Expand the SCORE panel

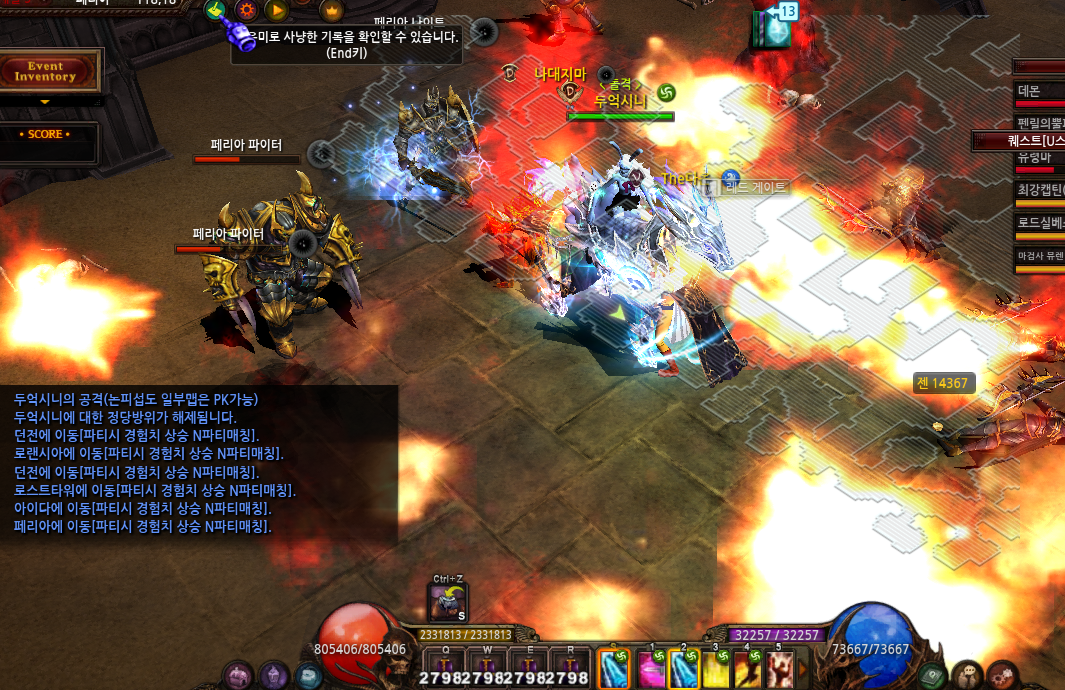coord(46,135)
